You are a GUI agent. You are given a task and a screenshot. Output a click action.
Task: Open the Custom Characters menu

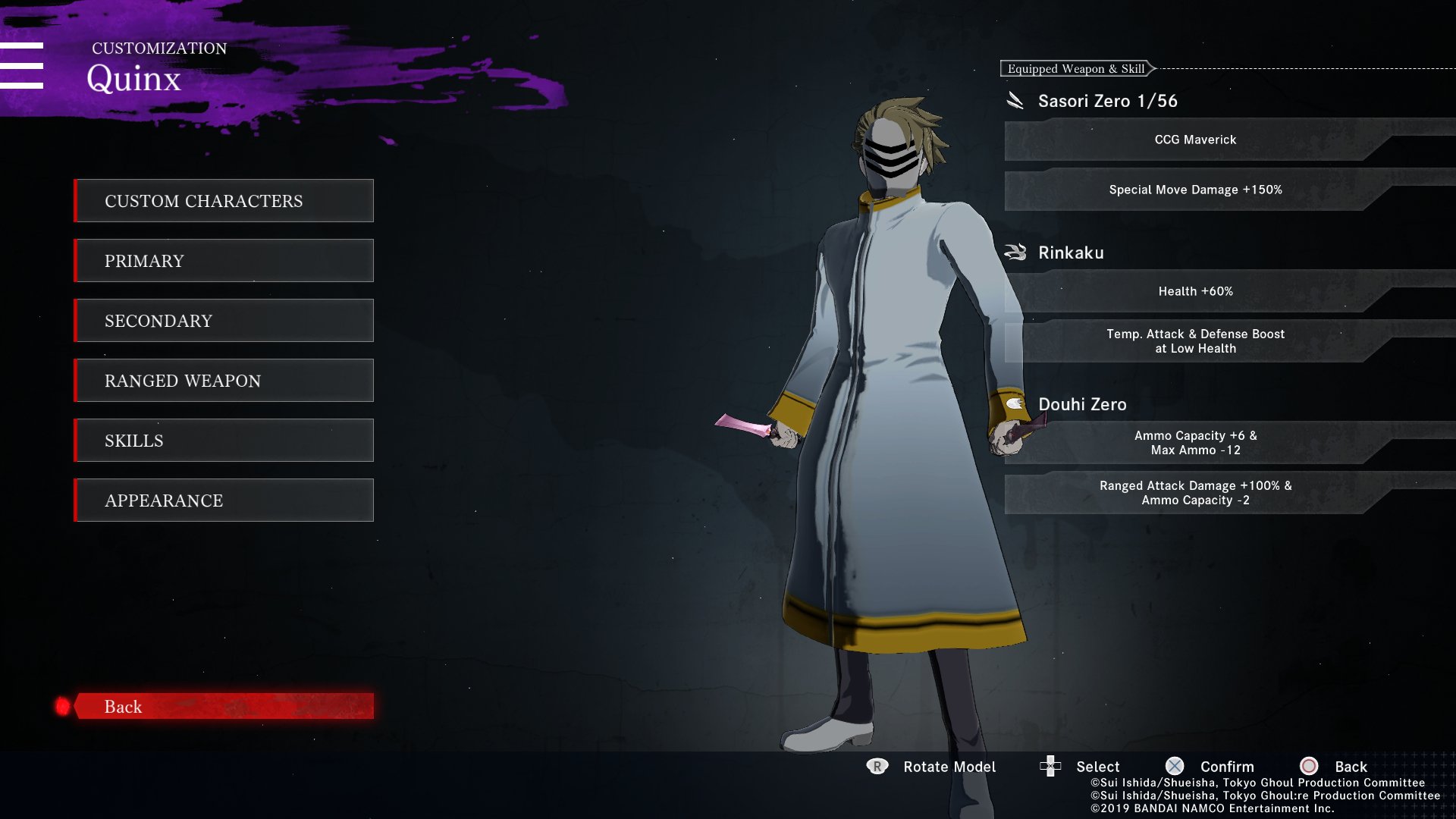click(224, 201)
